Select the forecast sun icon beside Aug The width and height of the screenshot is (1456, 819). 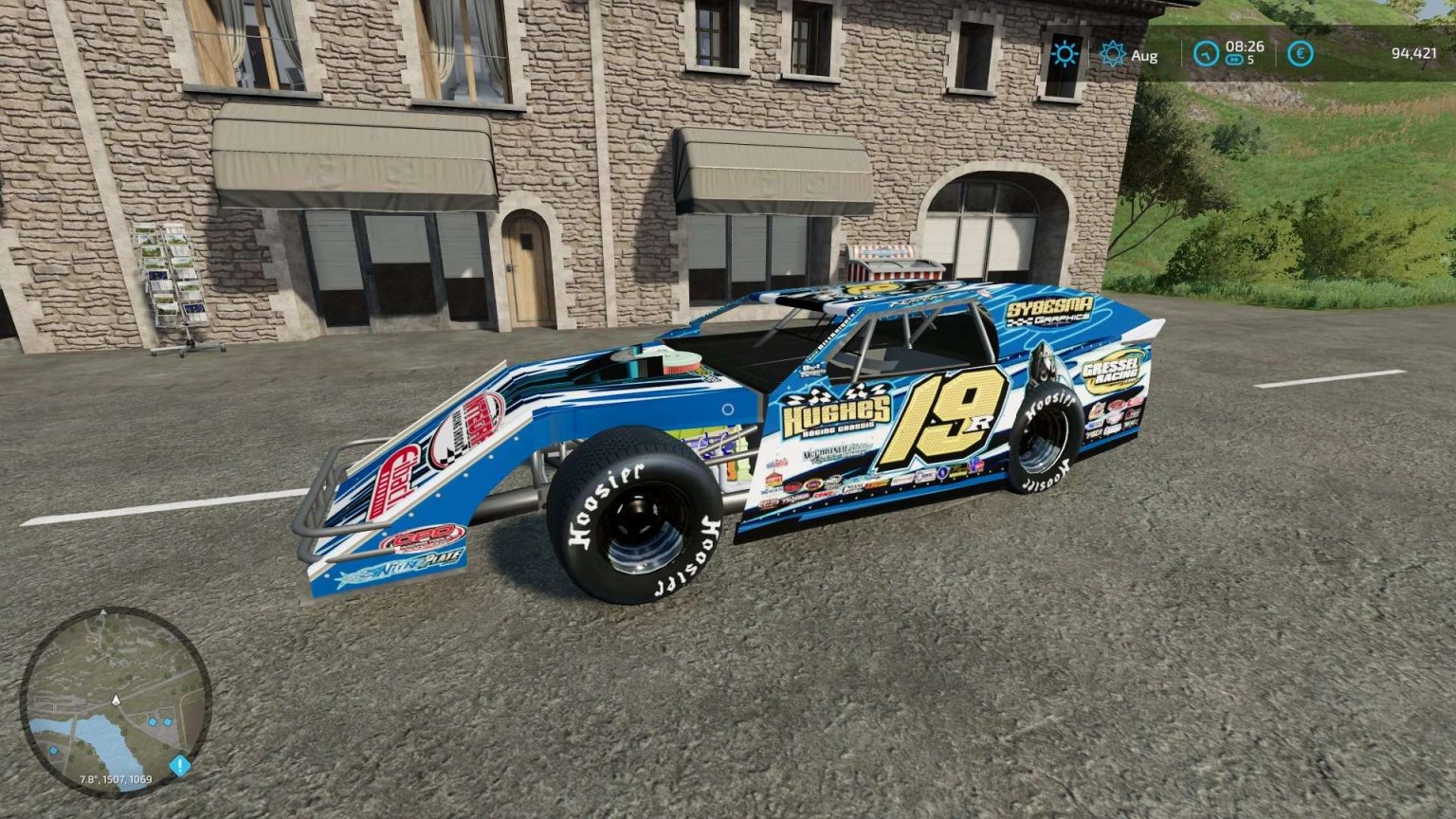click(x=1112, y=53)
